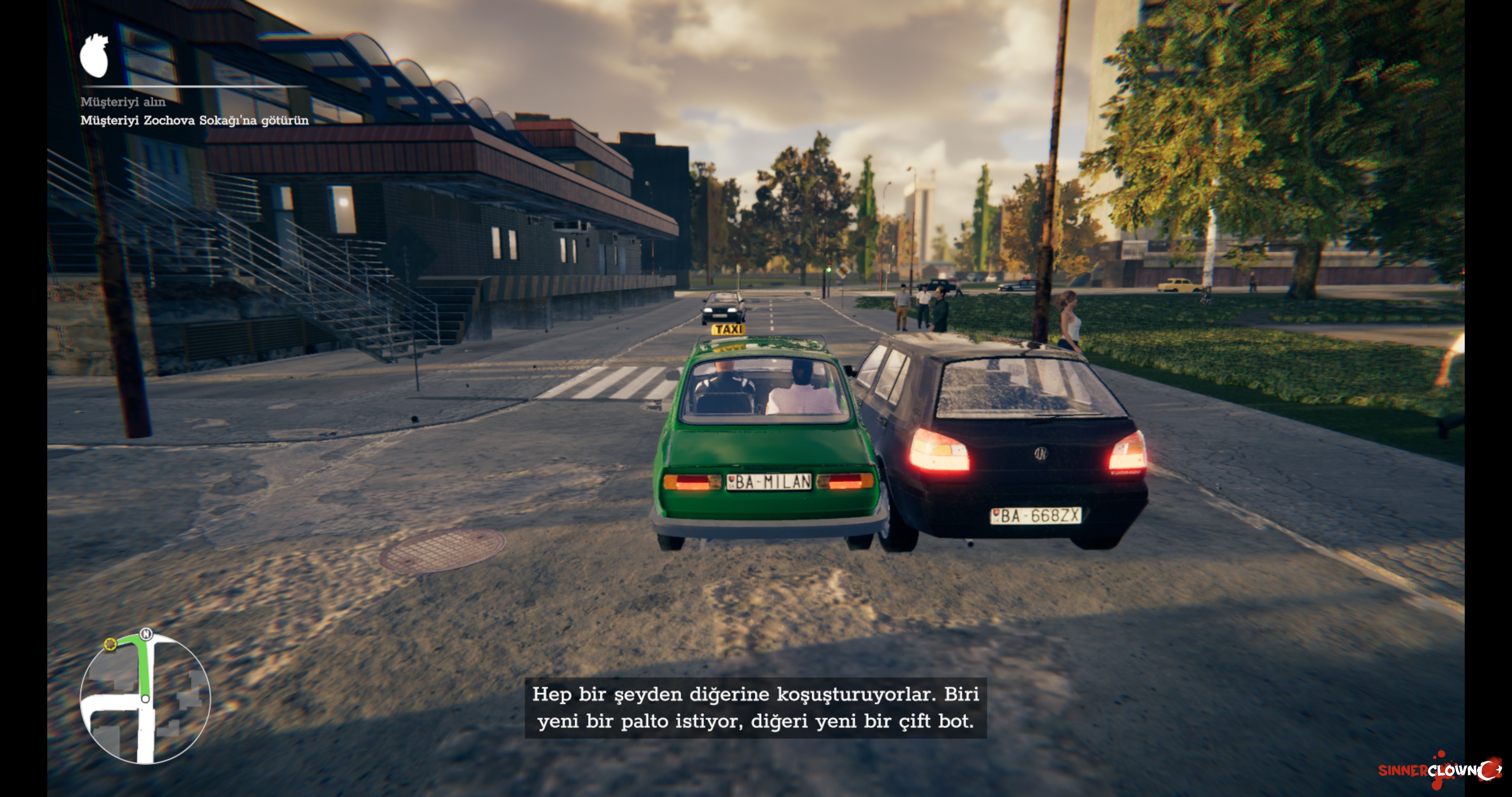The image size is (1512, 797).
Task: Click the SinnerClown channel watermark logo
Action: click(x=1440, y=770)
